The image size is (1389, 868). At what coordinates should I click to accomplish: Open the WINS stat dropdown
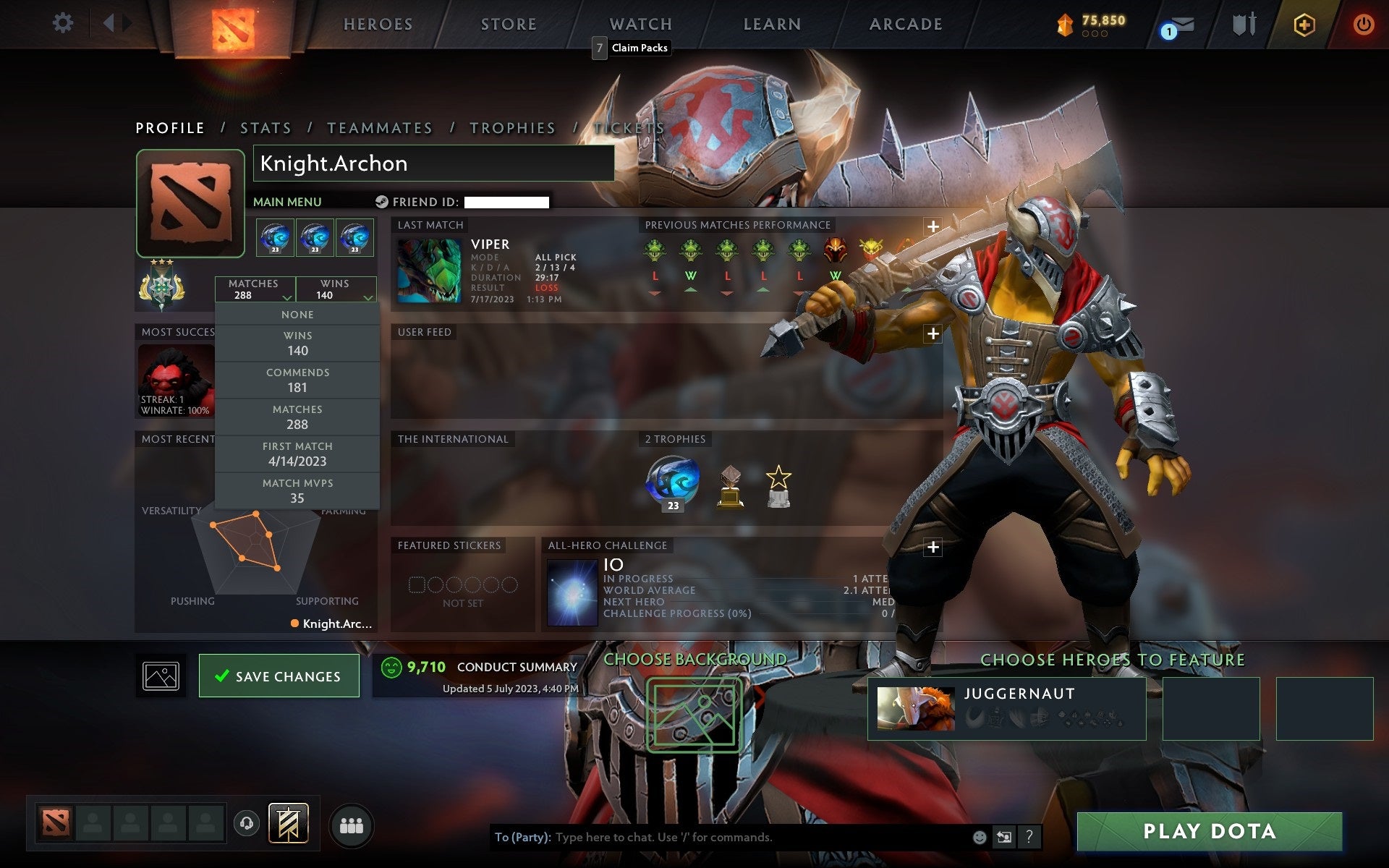(x=334, y=289)
